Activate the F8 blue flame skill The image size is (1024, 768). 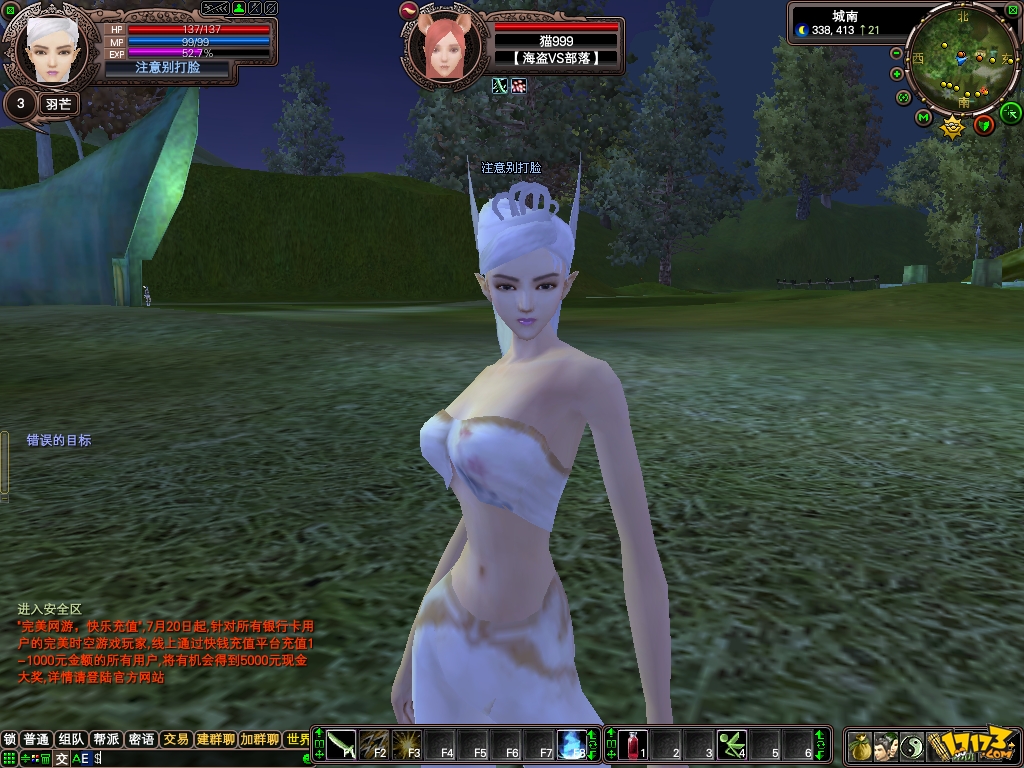point(571,745)
